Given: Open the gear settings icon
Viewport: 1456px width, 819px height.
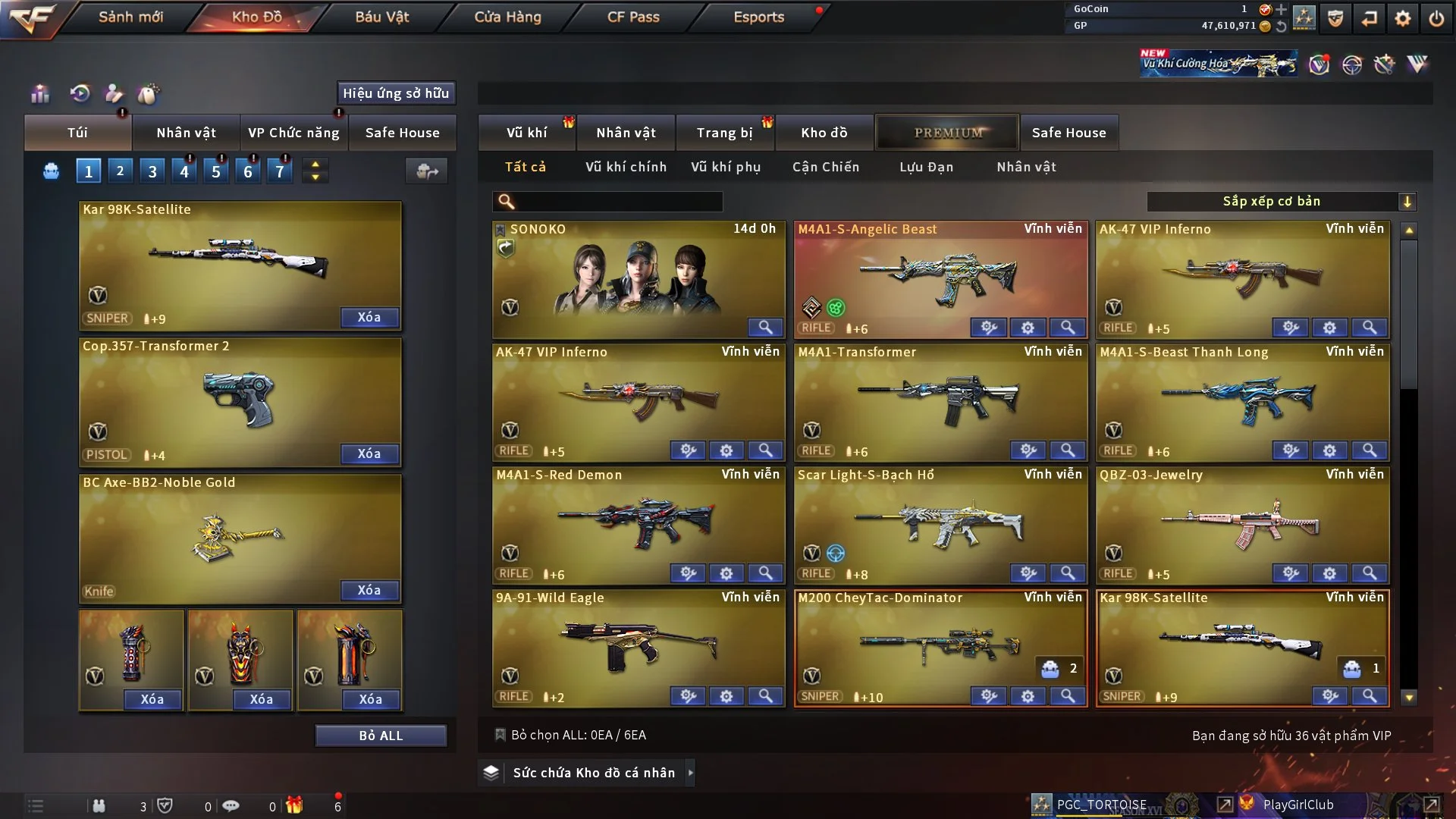Looking at the screenshot, I should click(1403, 18).
